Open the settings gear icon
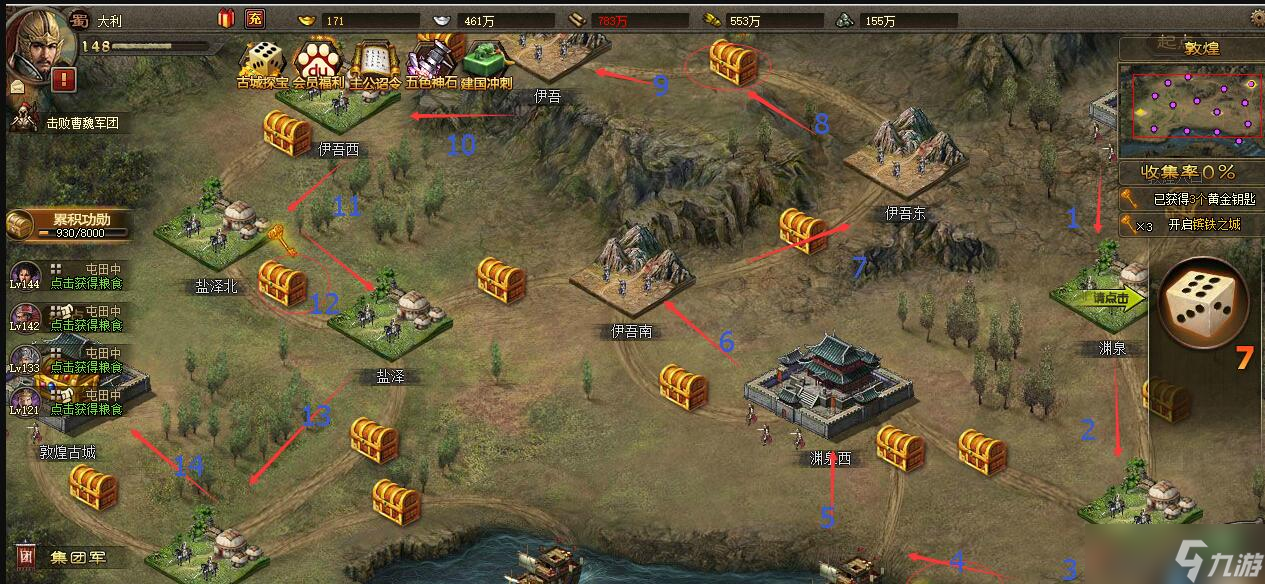The image size is (1265, 584). 1254,16
